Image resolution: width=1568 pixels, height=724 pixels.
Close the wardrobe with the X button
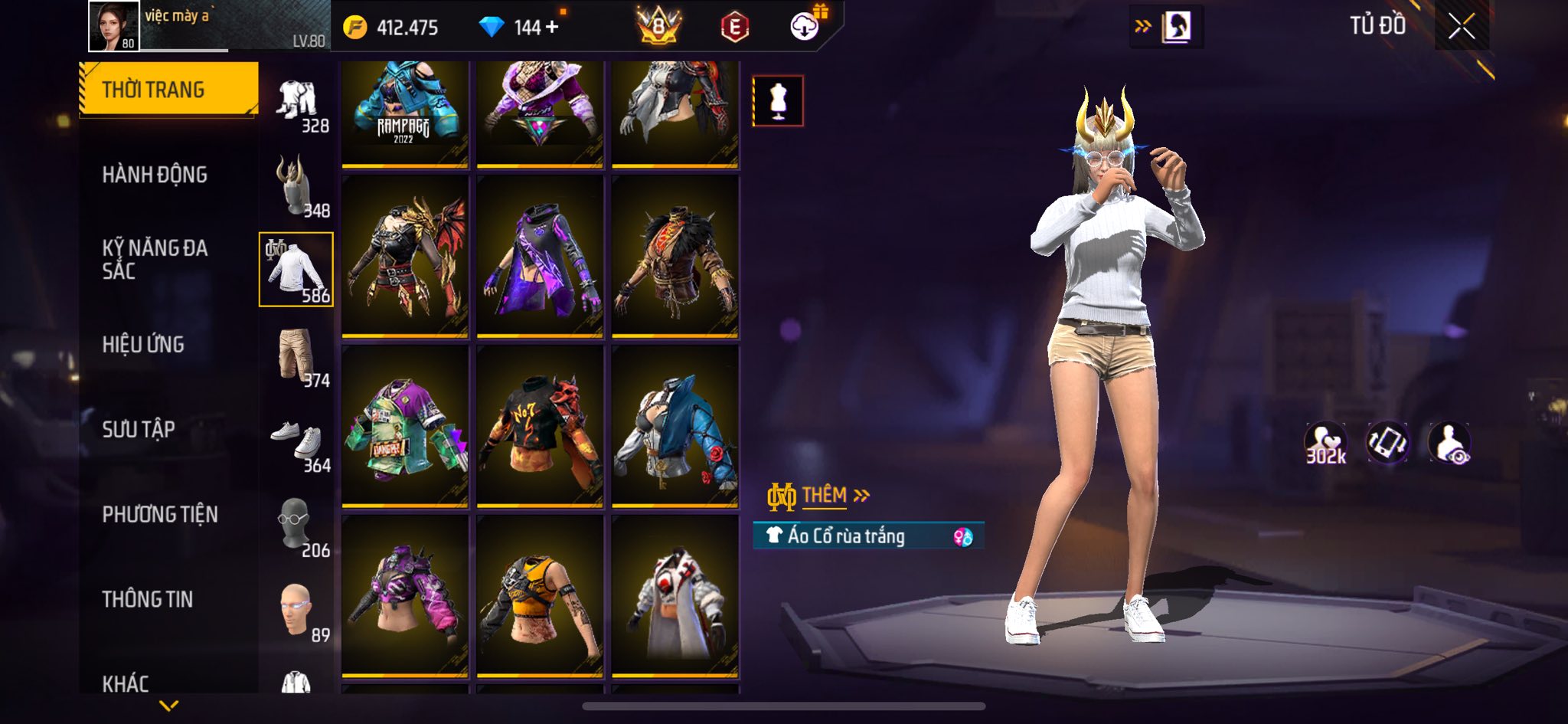pyautogui.click(x=1461, y=28)
